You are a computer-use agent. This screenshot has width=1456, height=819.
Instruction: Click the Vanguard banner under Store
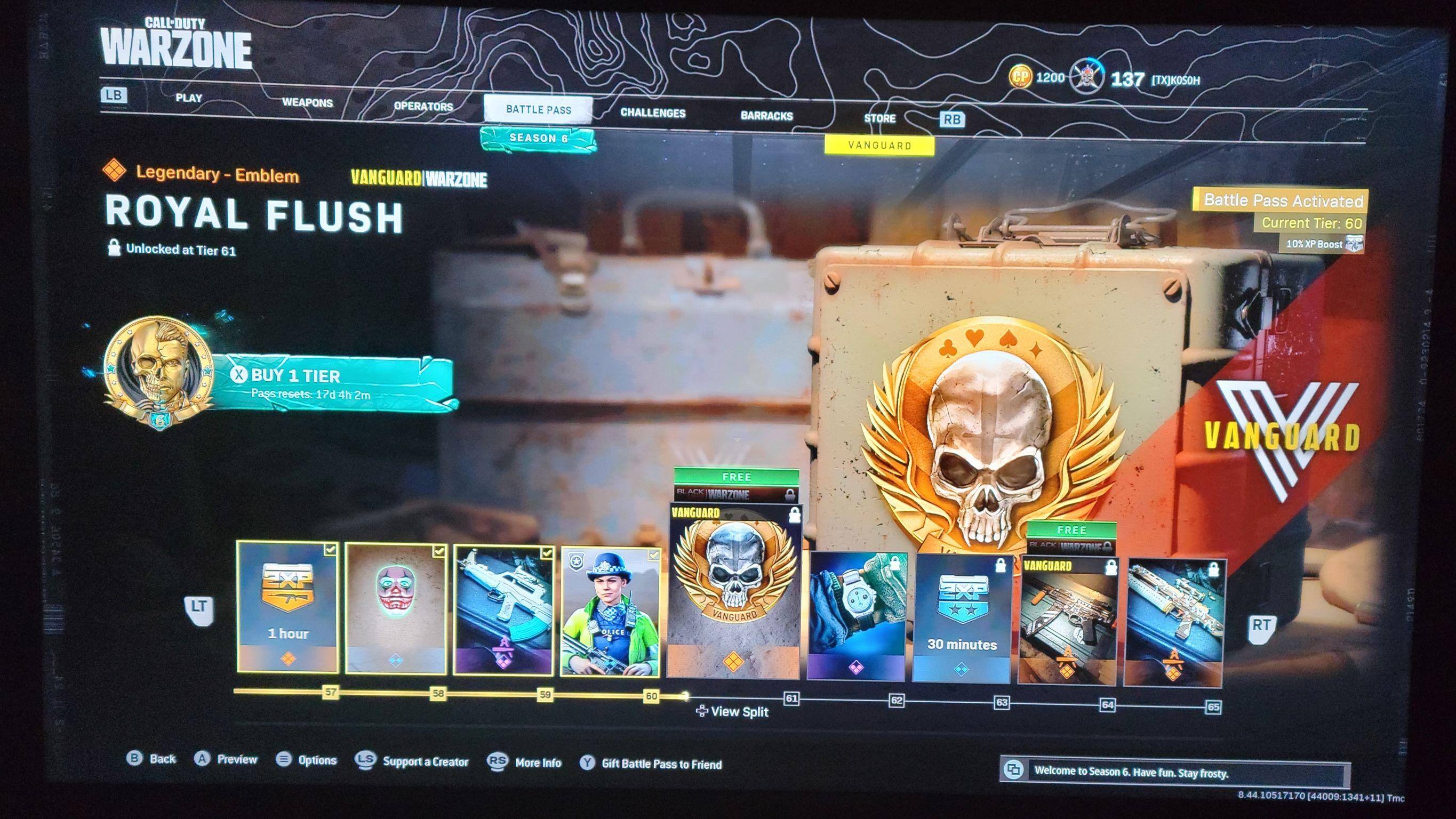point(879,145)
